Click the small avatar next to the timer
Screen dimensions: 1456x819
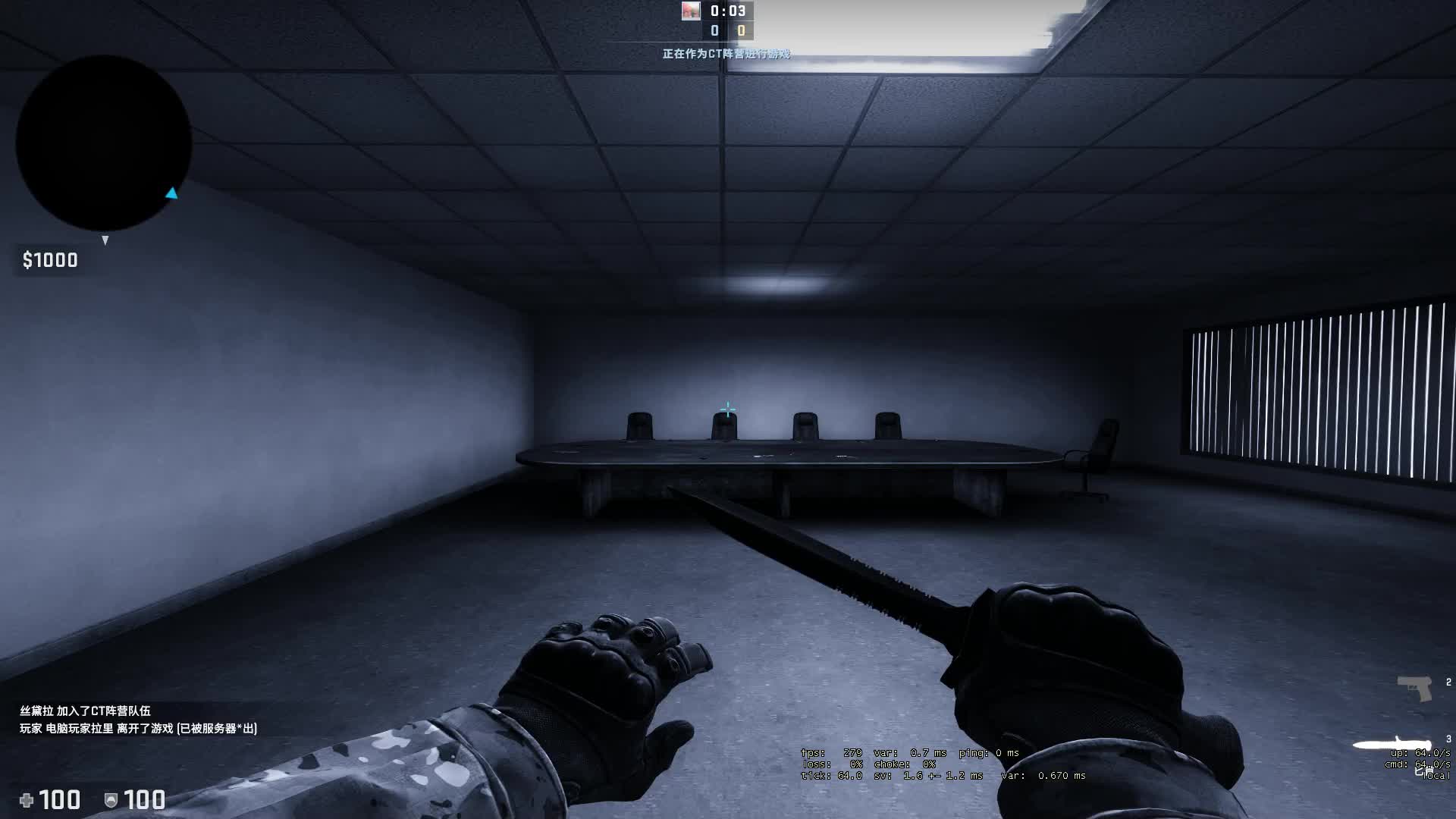[690, 11]
